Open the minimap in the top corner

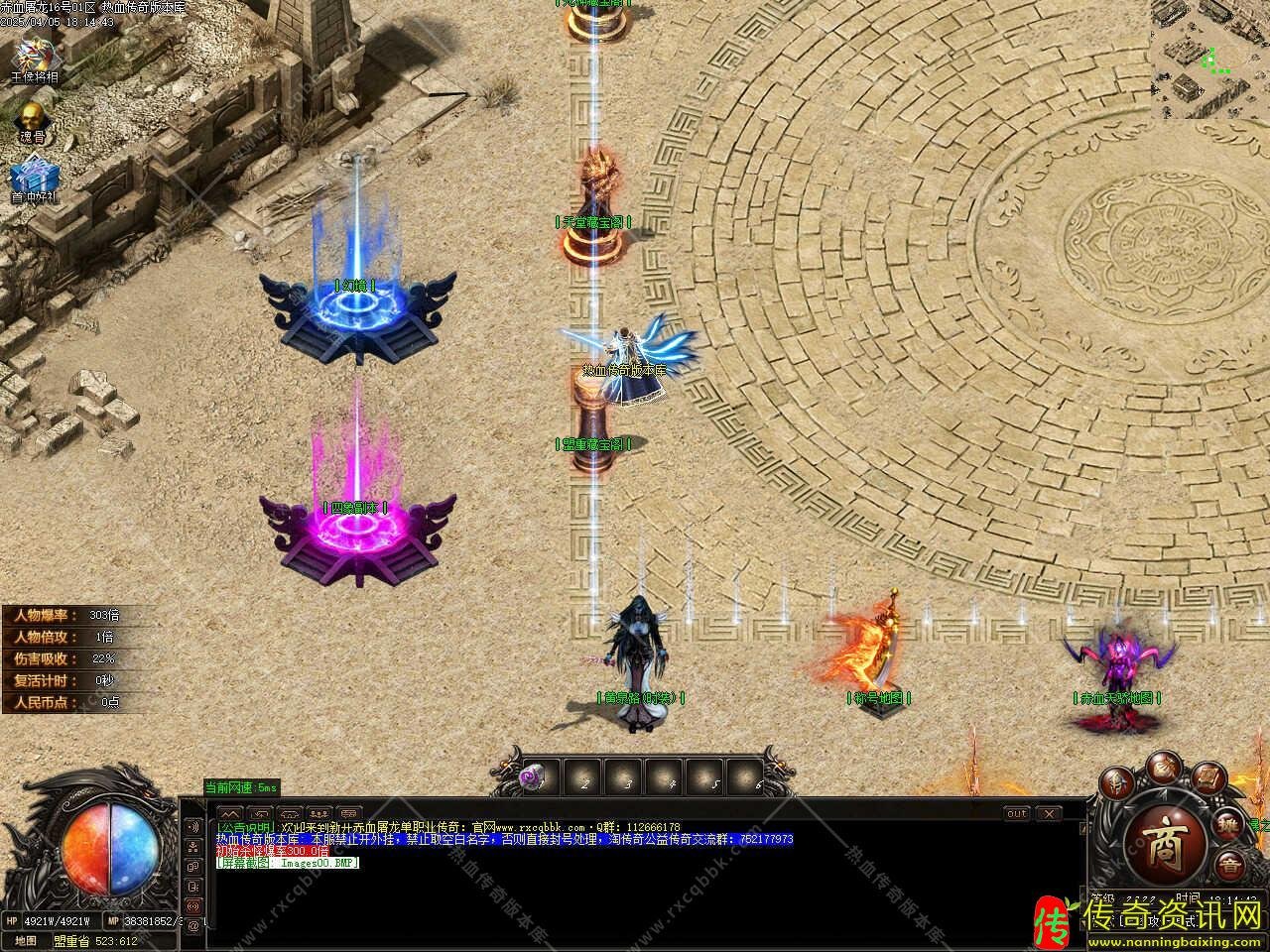click(1209, 59)
